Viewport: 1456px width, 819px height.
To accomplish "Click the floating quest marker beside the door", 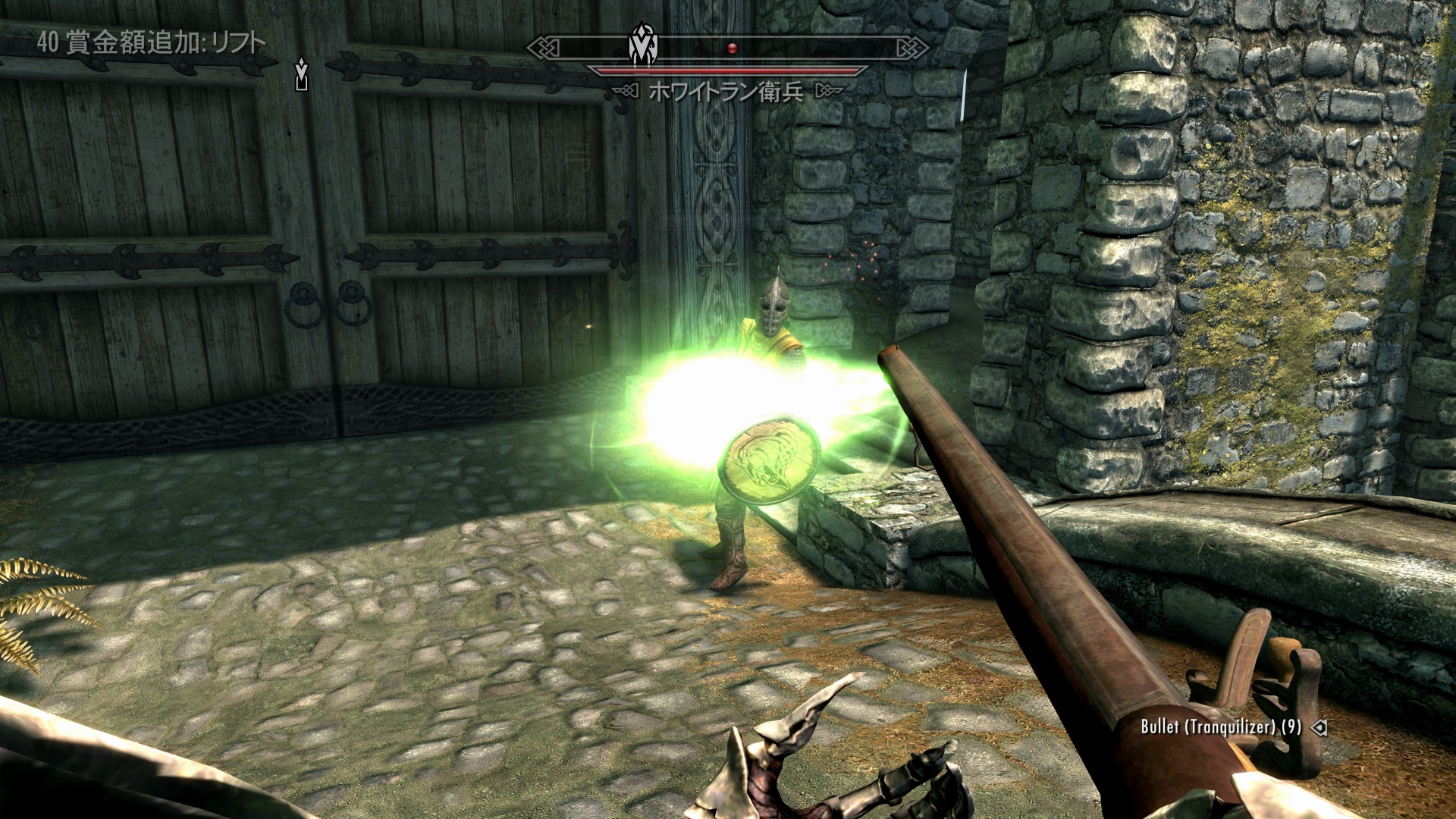I will [x=302, y=74].
